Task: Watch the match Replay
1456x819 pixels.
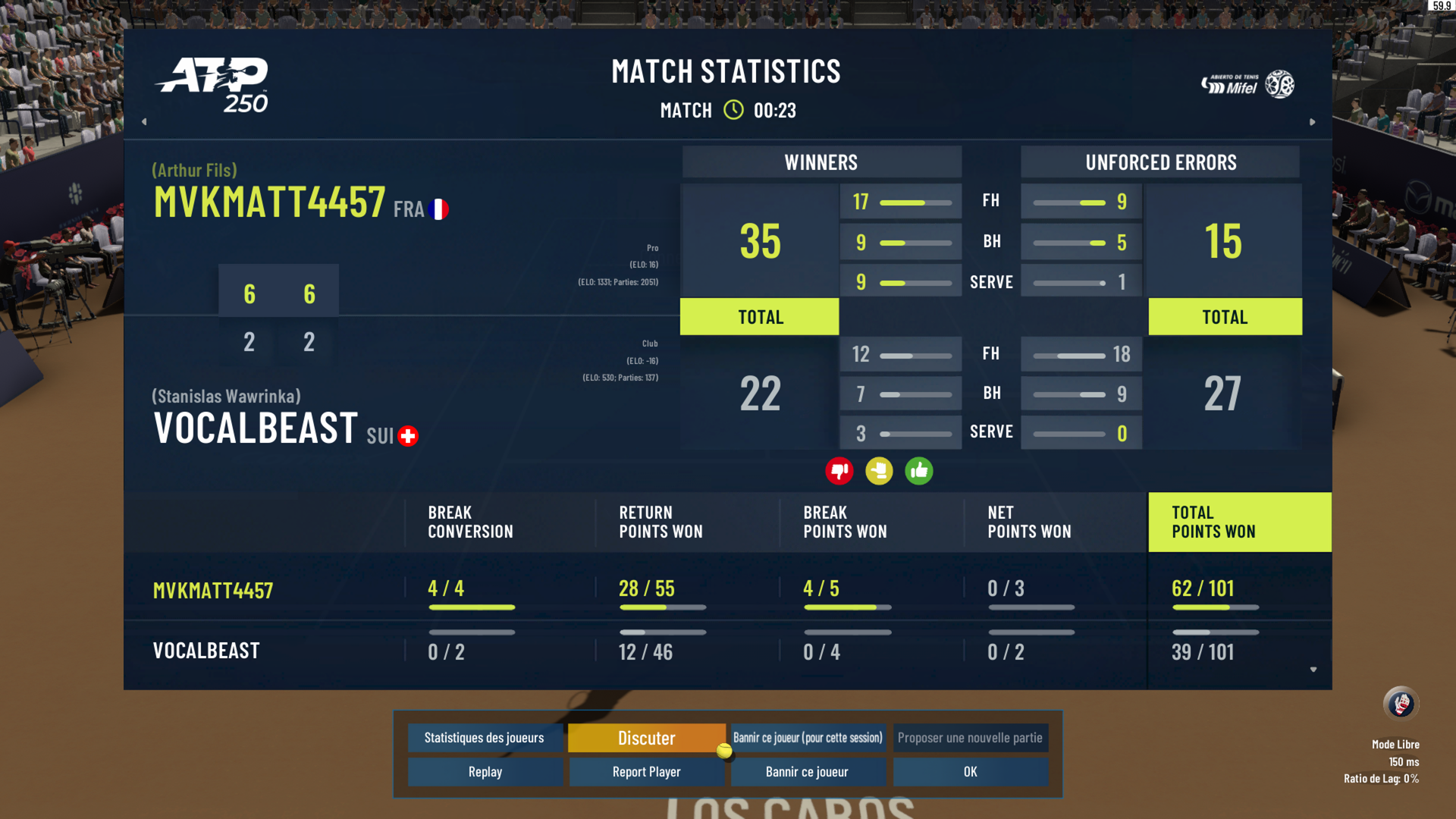Action: tap(485, 772)
